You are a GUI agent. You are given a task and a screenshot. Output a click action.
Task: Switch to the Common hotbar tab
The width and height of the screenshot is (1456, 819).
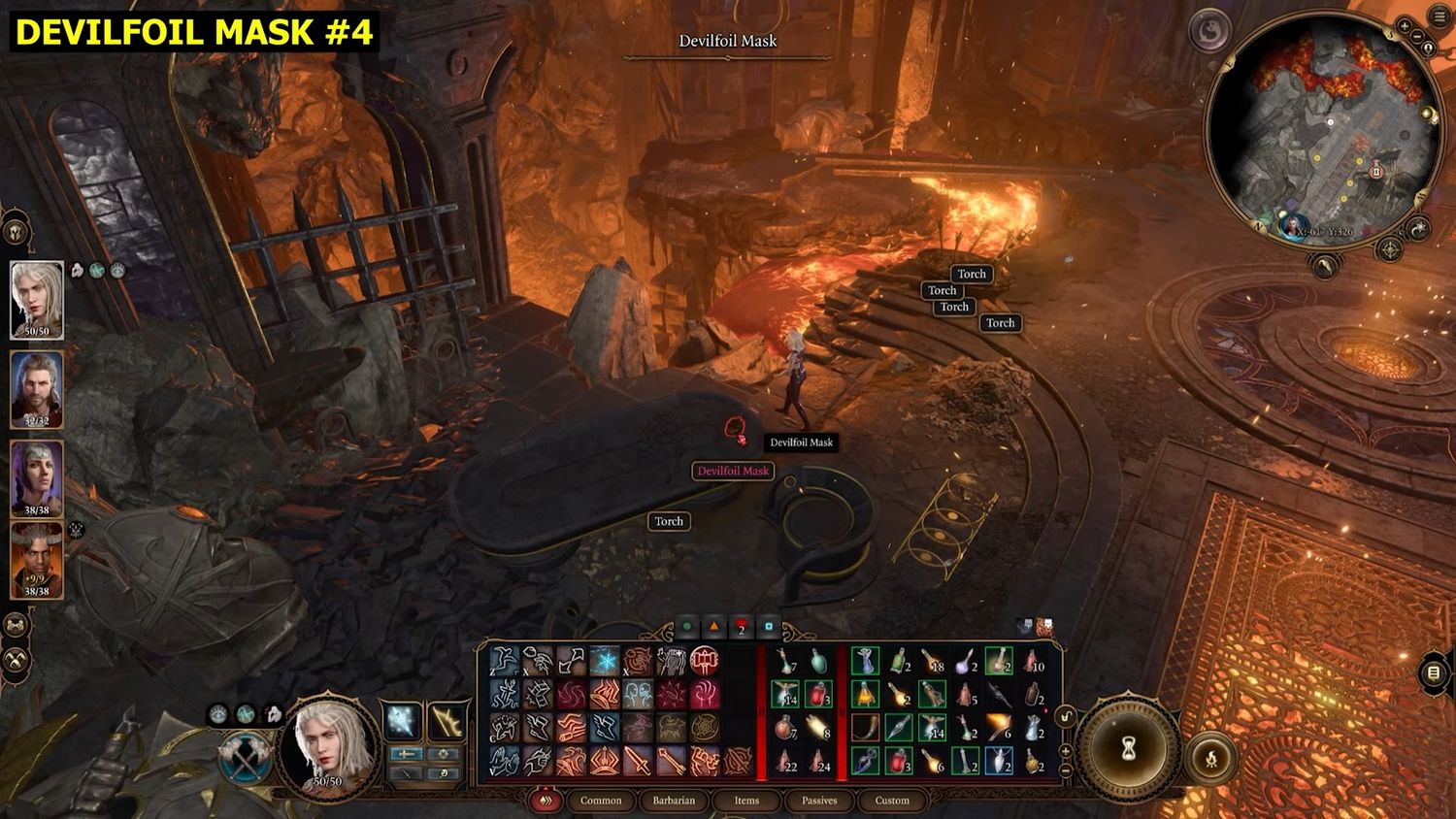pyautogui.click(x=601, y=801)
